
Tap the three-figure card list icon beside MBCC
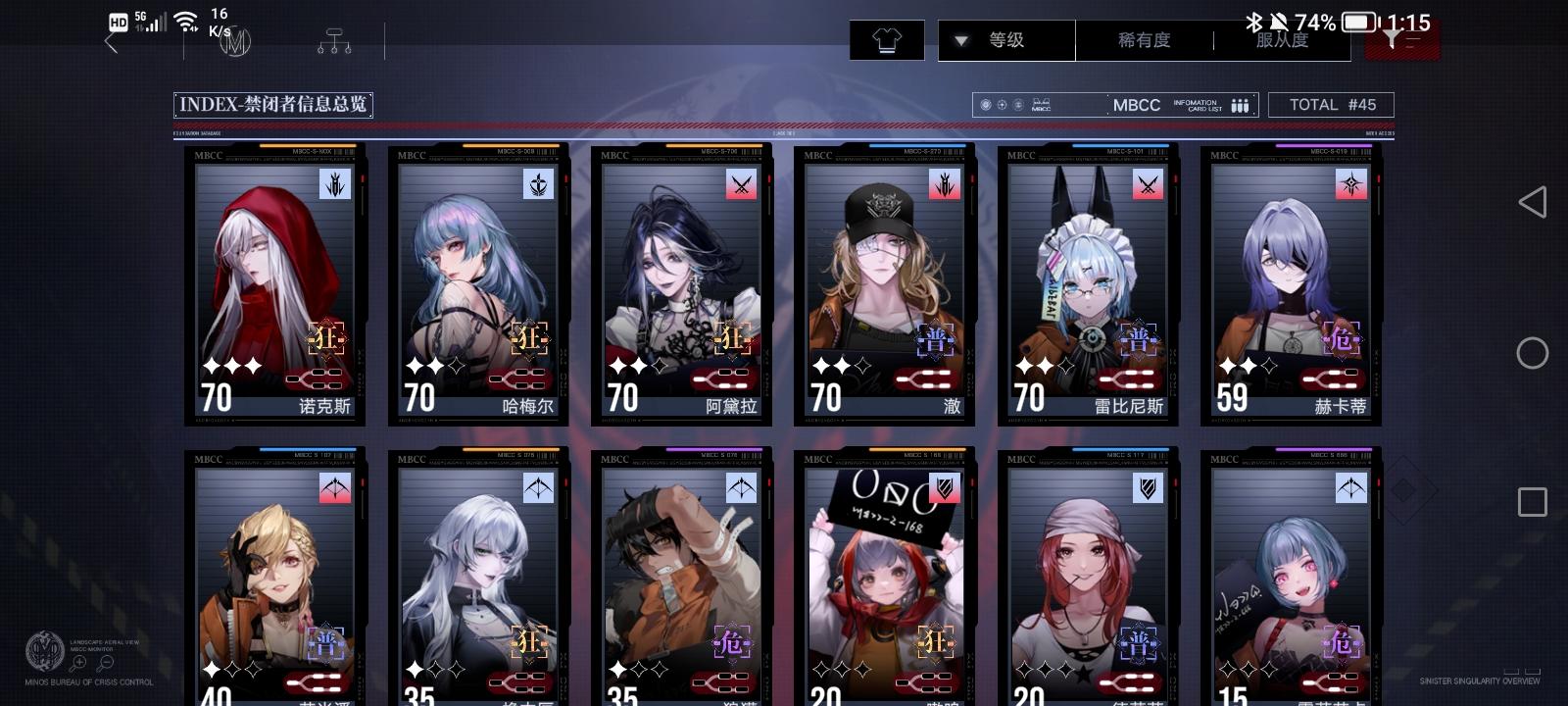pyautogui.click(x=1241, y=104)
